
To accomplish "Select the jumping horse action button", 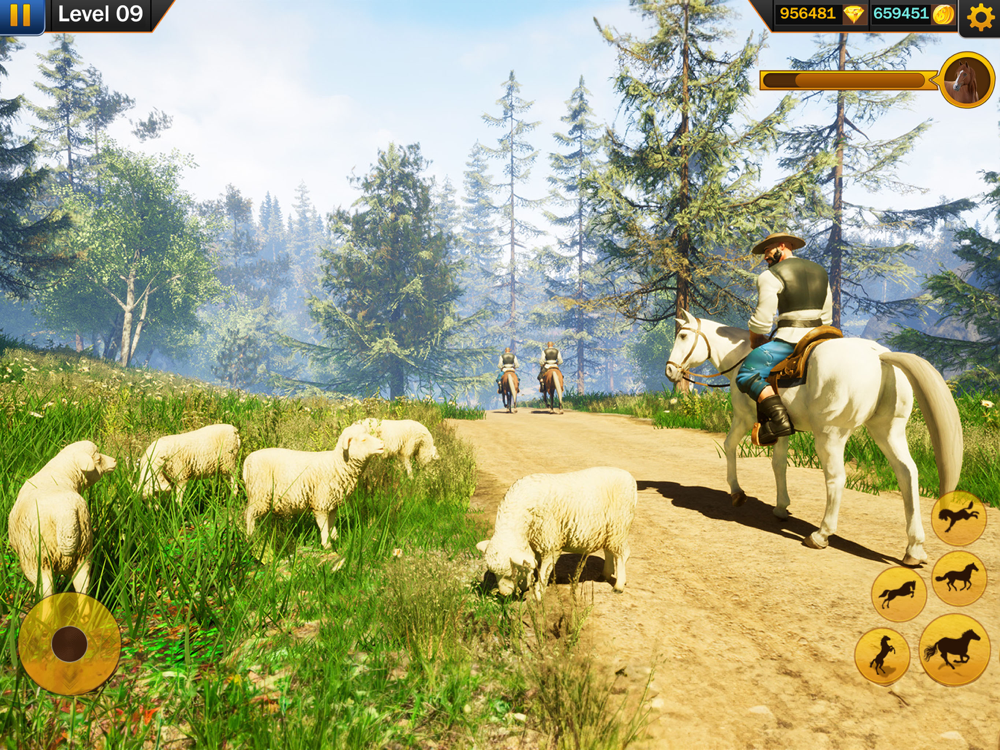I will [x=898, y=594].
